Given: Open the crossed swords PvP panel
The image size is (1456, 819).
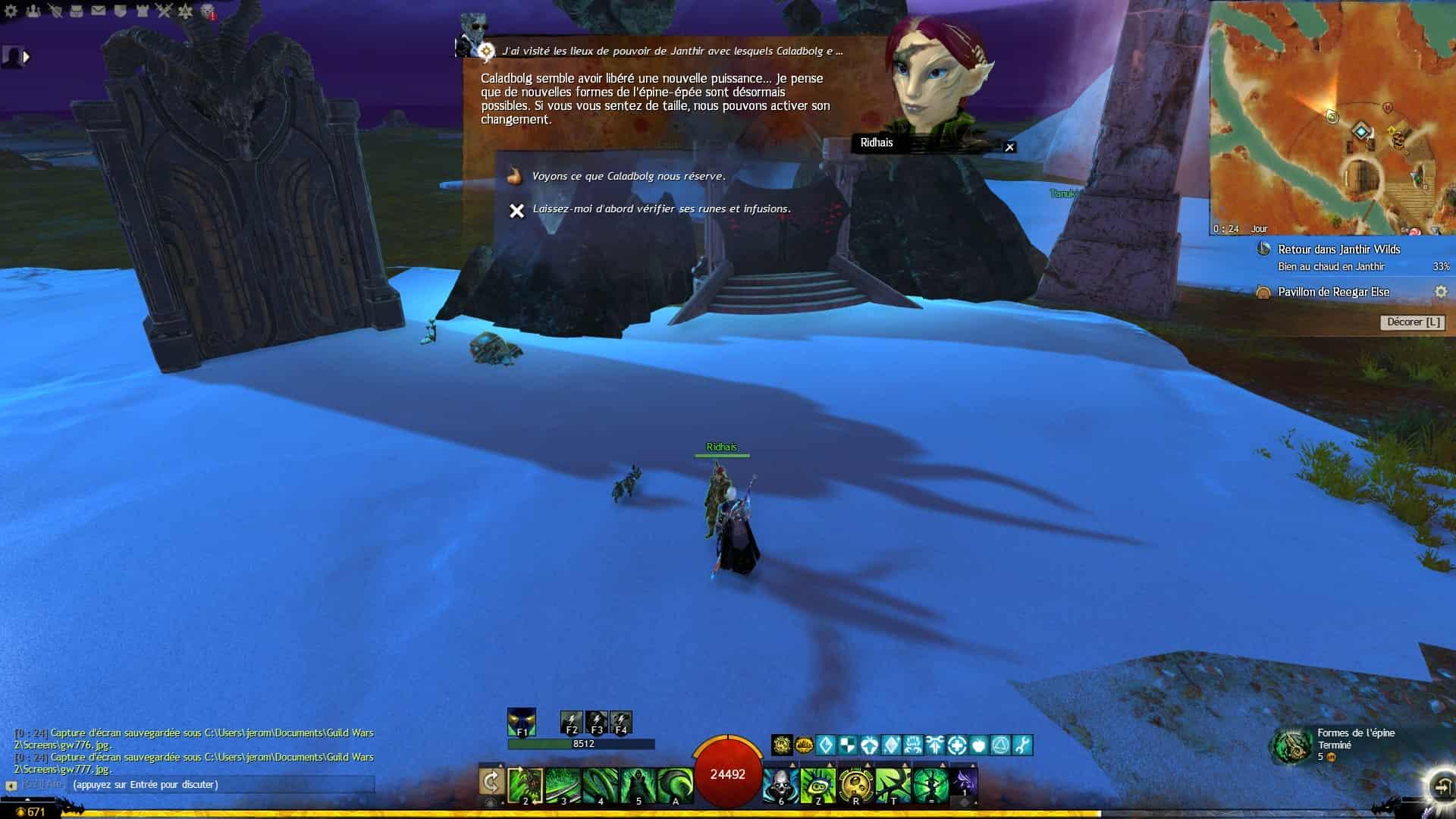Looking at the screenshot, I should pos(164,11).
